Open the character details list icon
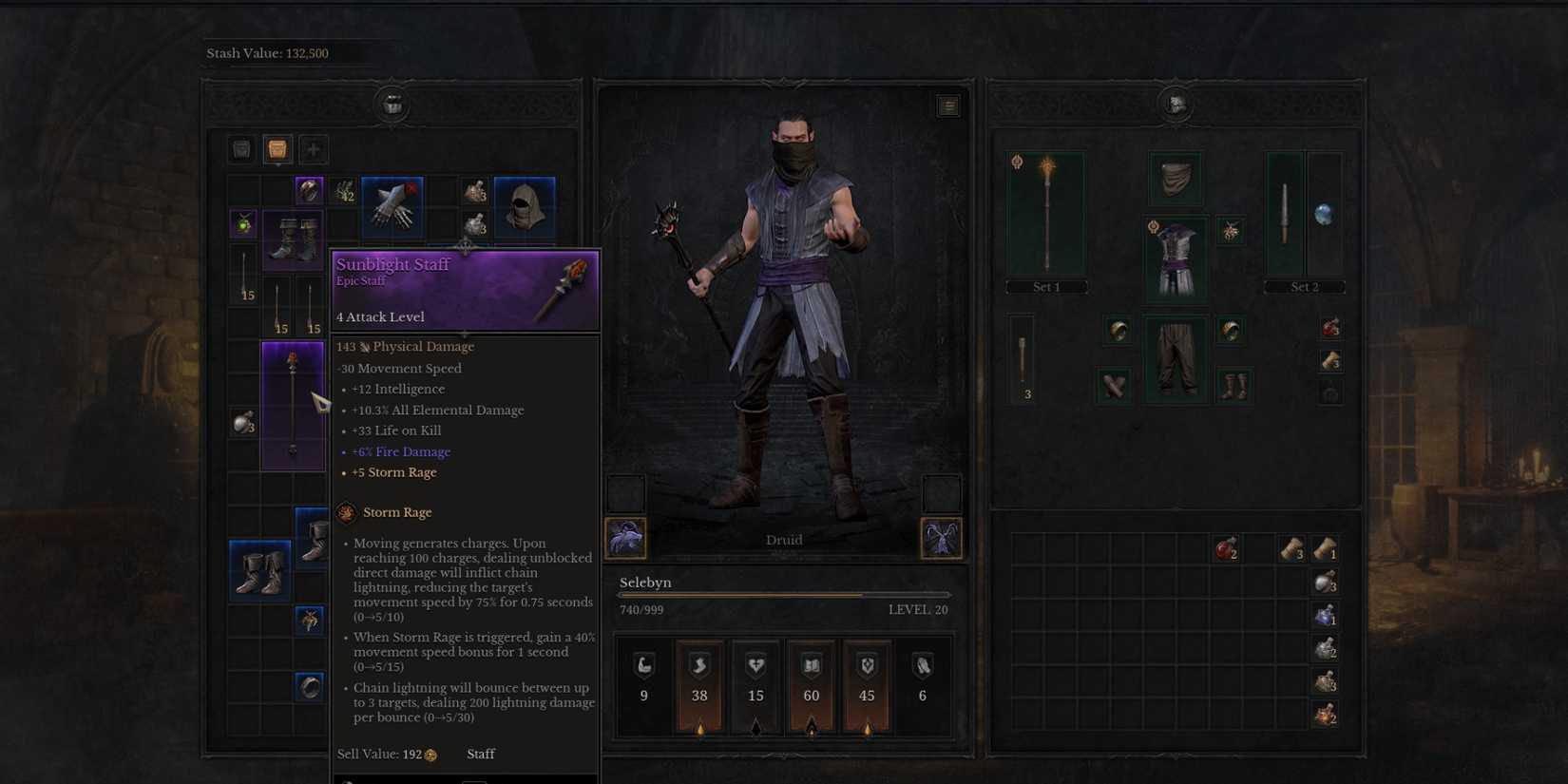 pyautogui.click(x=947, y=105)
